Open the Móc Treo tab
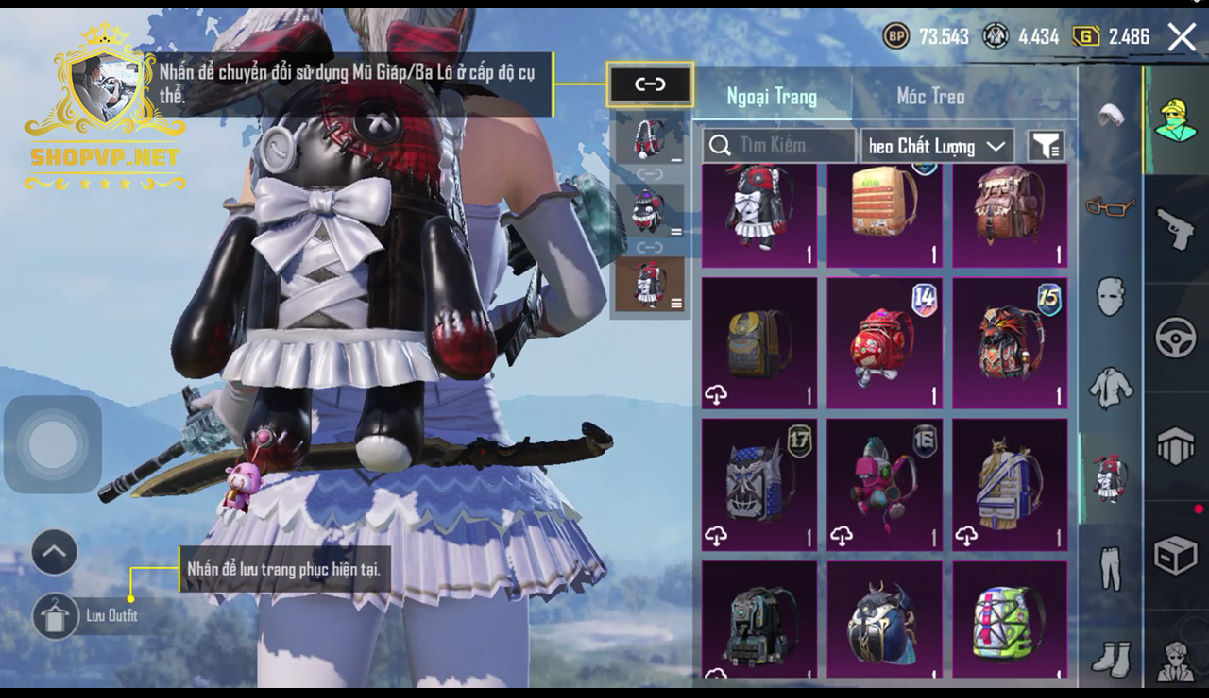This screenshot has width=1209, height=698. [x=930, y=96]
